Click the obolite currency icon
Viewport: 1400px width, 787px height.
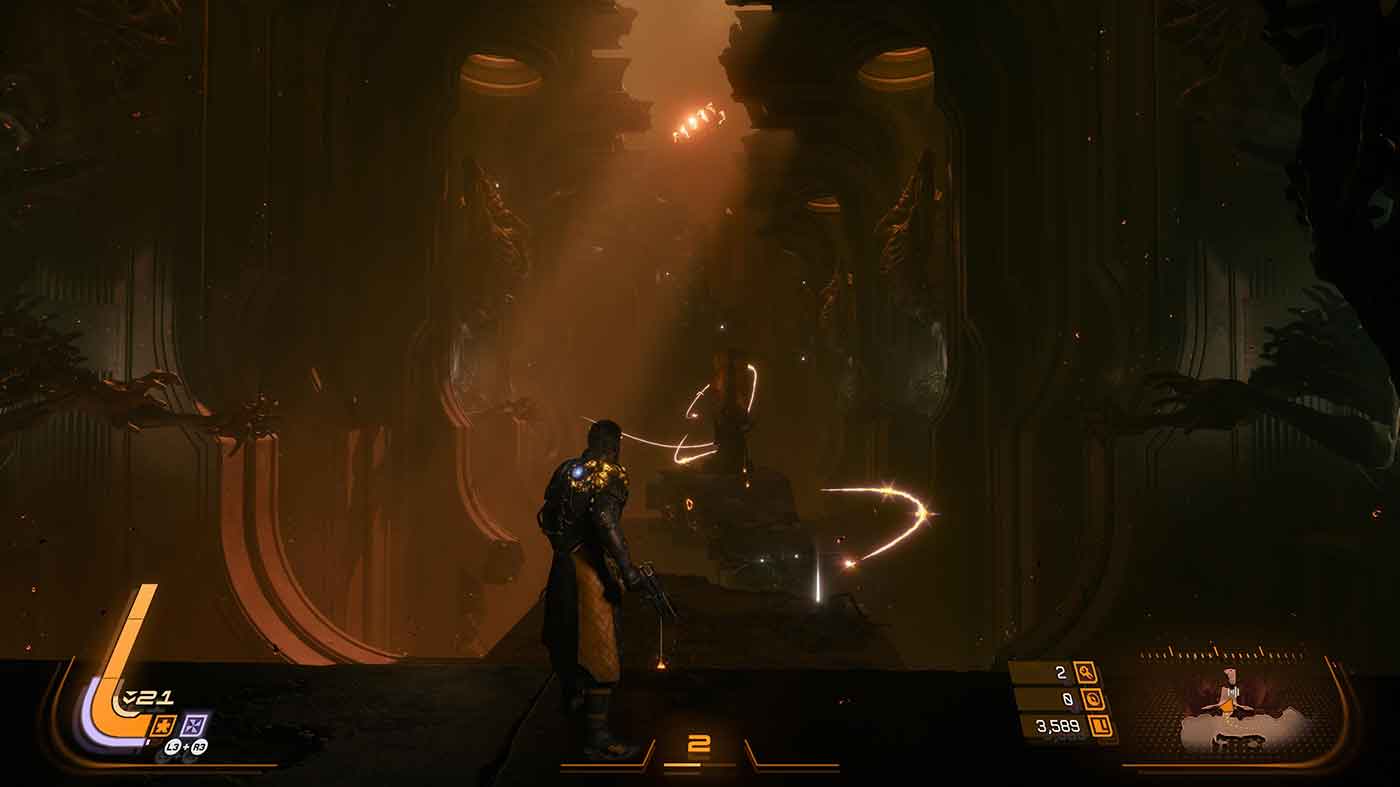tap(1101, 726)
